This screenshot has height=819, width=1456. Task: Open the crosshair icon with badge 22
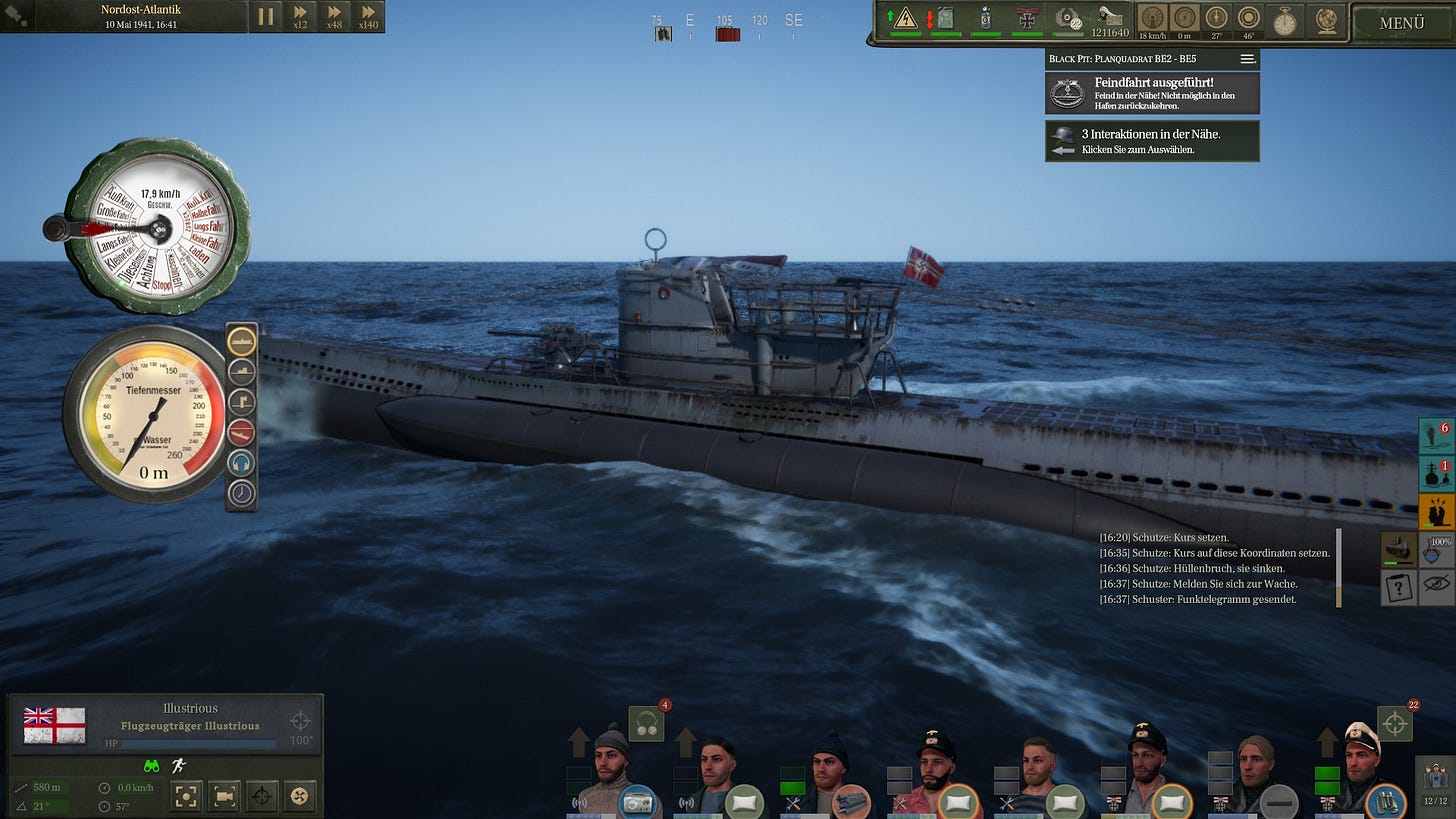point(1394,724)
